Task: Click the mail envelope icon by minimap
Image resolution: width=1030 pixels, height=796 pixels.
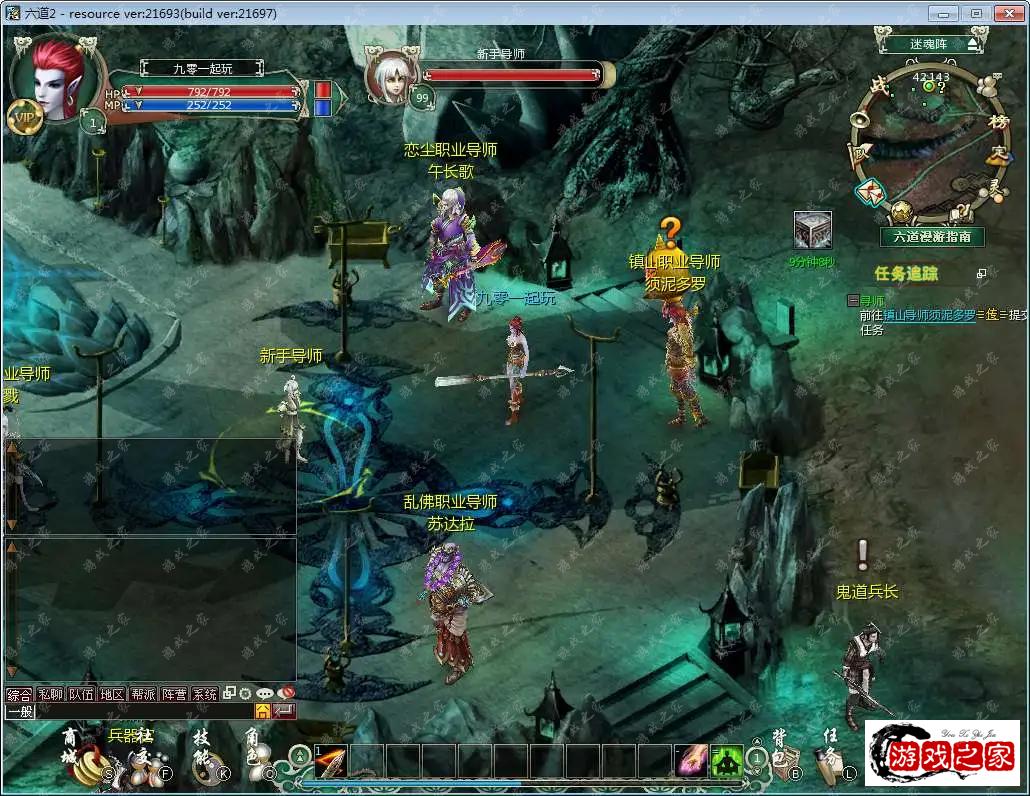Action: click(869, 191)
